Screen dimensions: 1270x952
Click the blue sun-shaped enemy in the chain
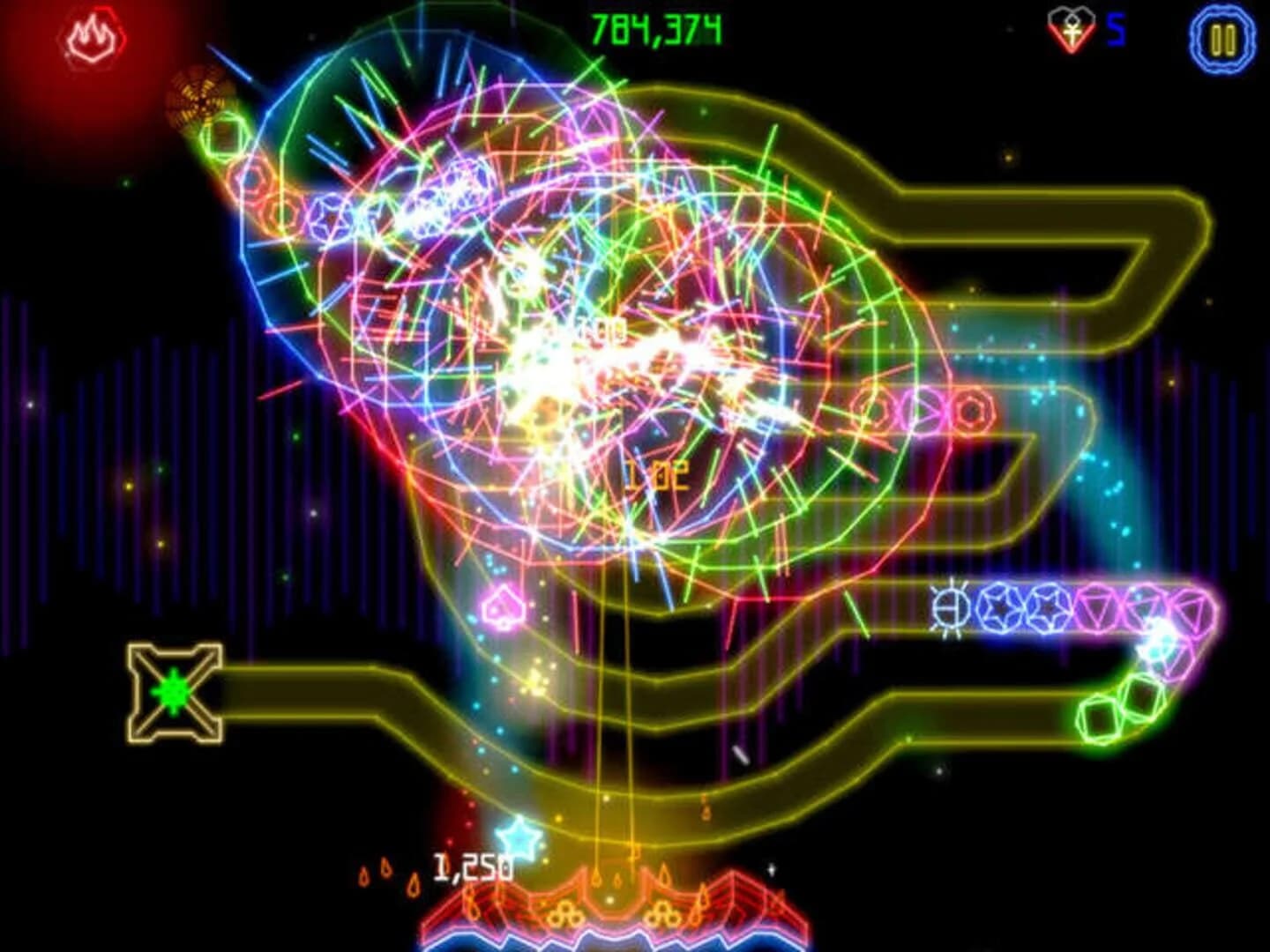point(950,609)
